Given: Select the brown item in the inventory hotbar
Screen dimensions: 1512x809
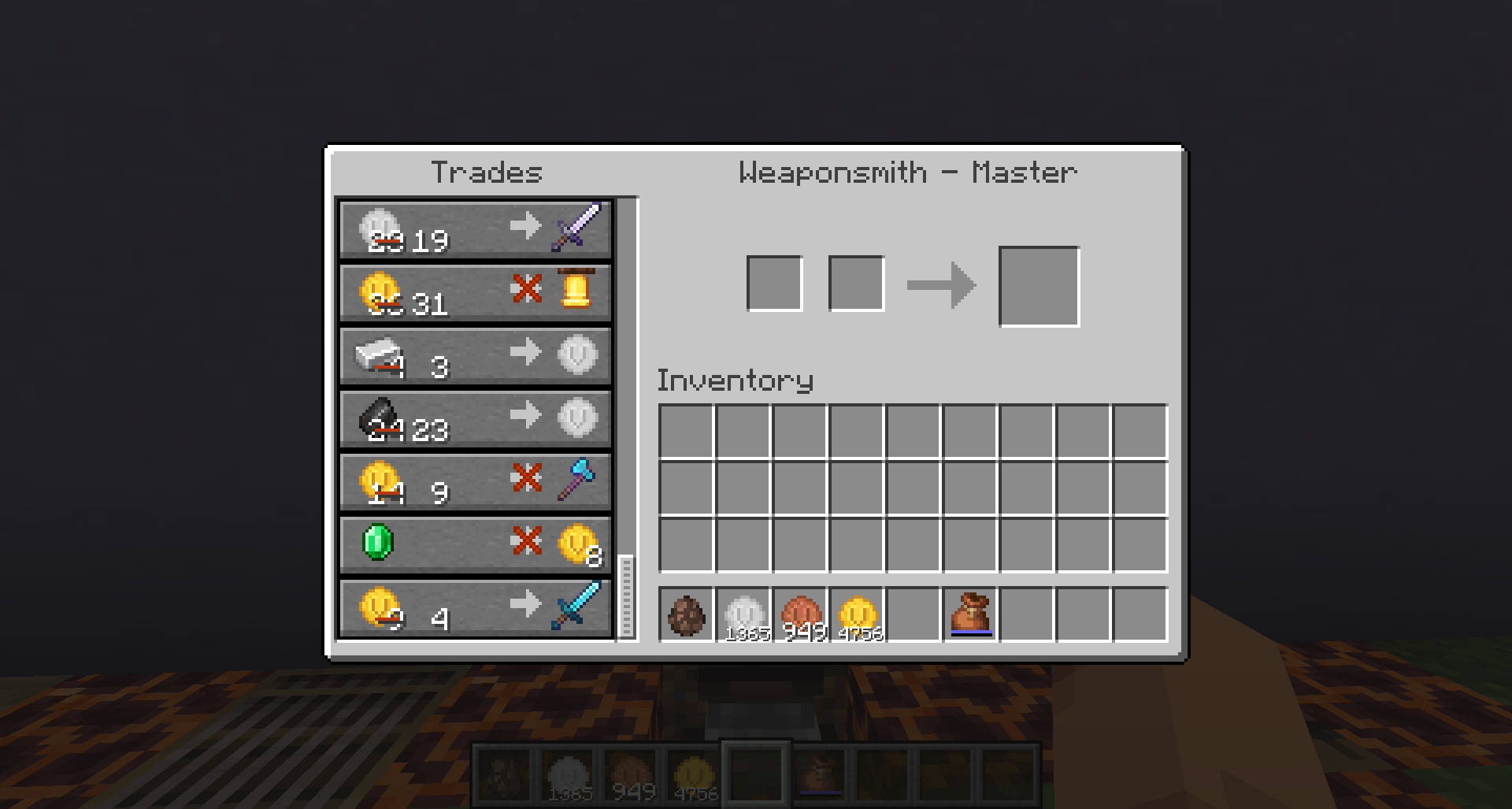Looking at the screenshot, I should (687, 616).
